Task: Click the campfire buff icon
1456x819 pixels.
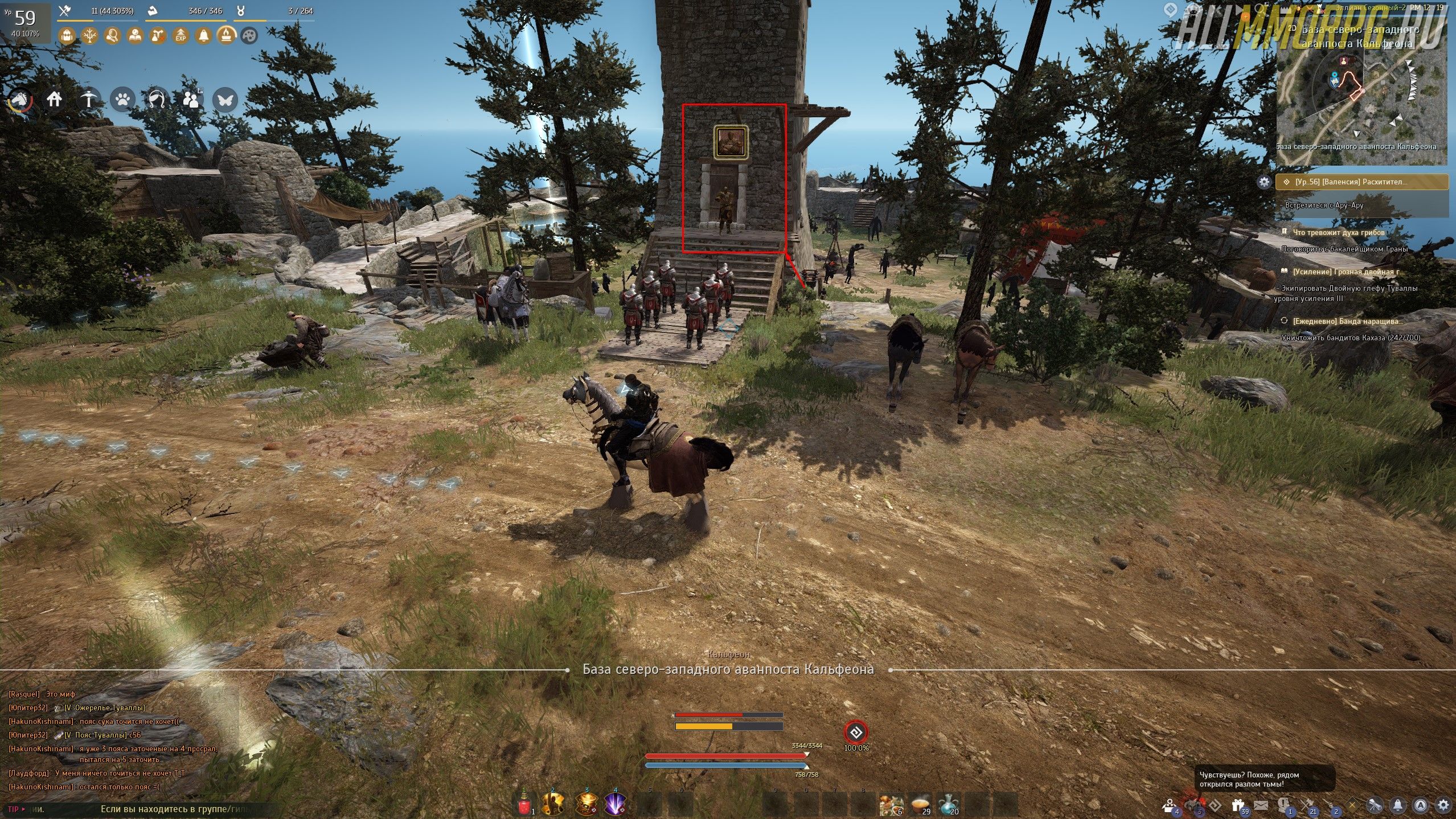Action: click(x=226, y=36)
